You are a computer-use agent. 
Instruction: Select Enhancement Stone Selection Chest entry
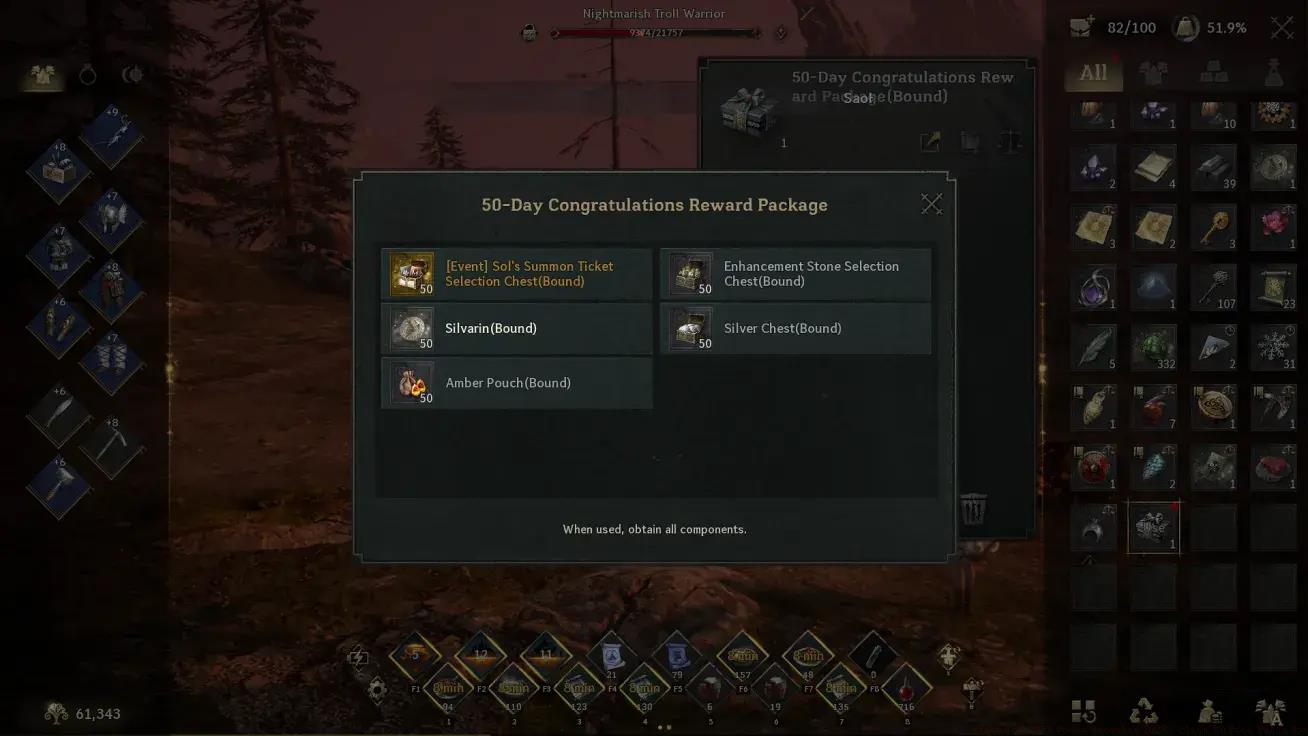click(795, 274)
